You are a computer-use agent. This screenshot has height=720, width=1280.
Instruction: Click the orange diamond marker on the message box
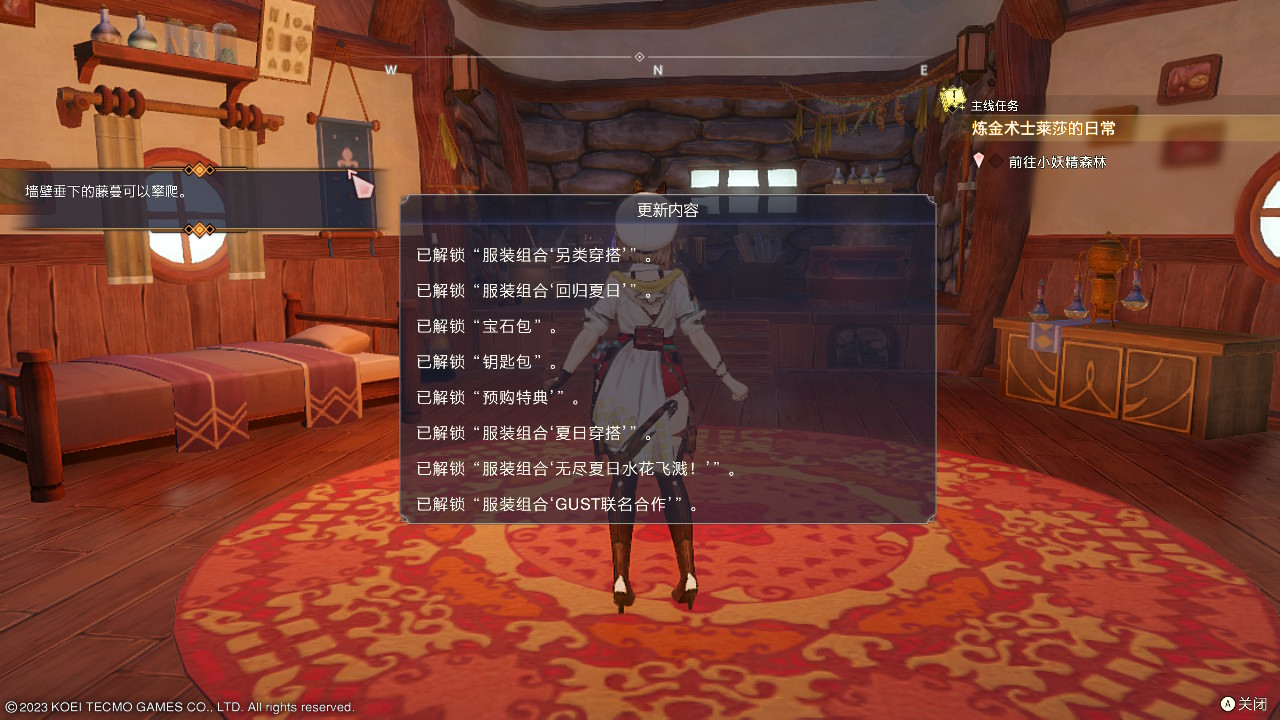click(198, 170)
